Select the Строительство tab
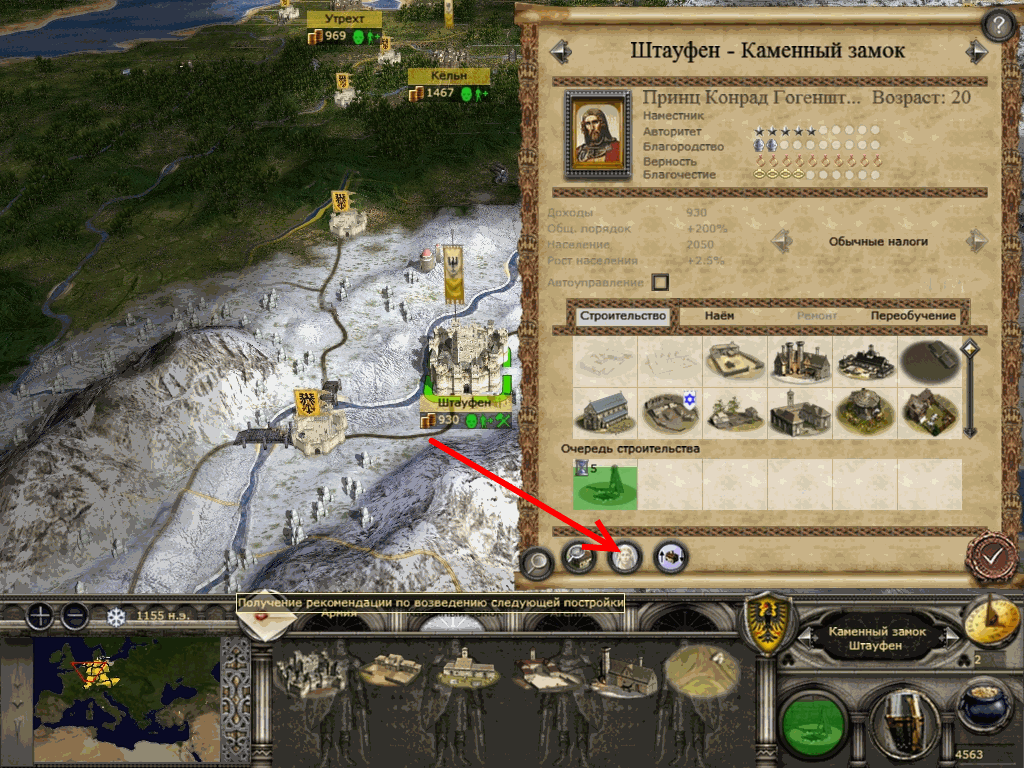 622,316
